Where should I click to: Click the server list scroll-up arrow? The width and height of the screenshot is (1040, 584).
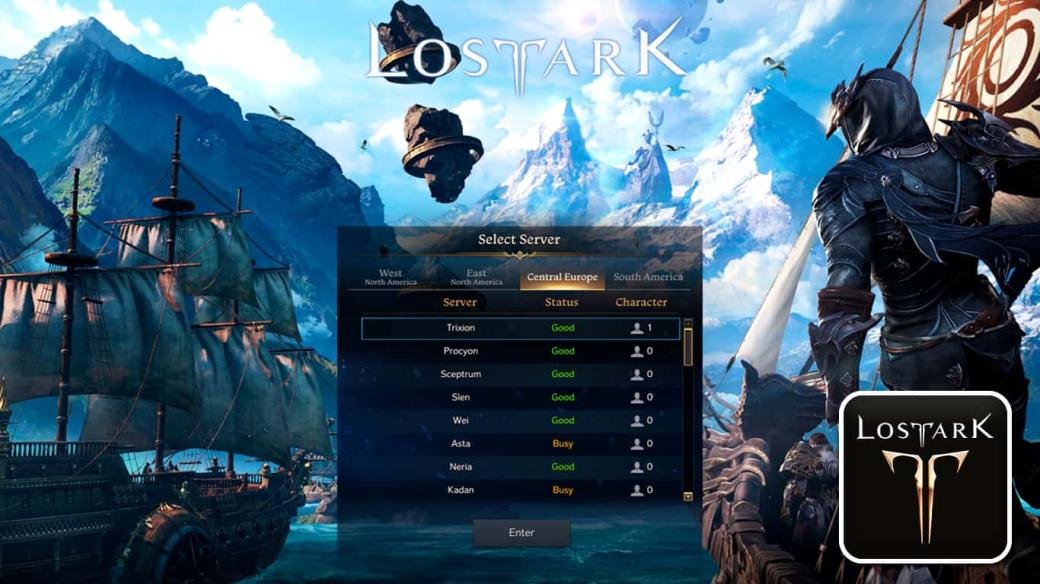tap(688, 324)
